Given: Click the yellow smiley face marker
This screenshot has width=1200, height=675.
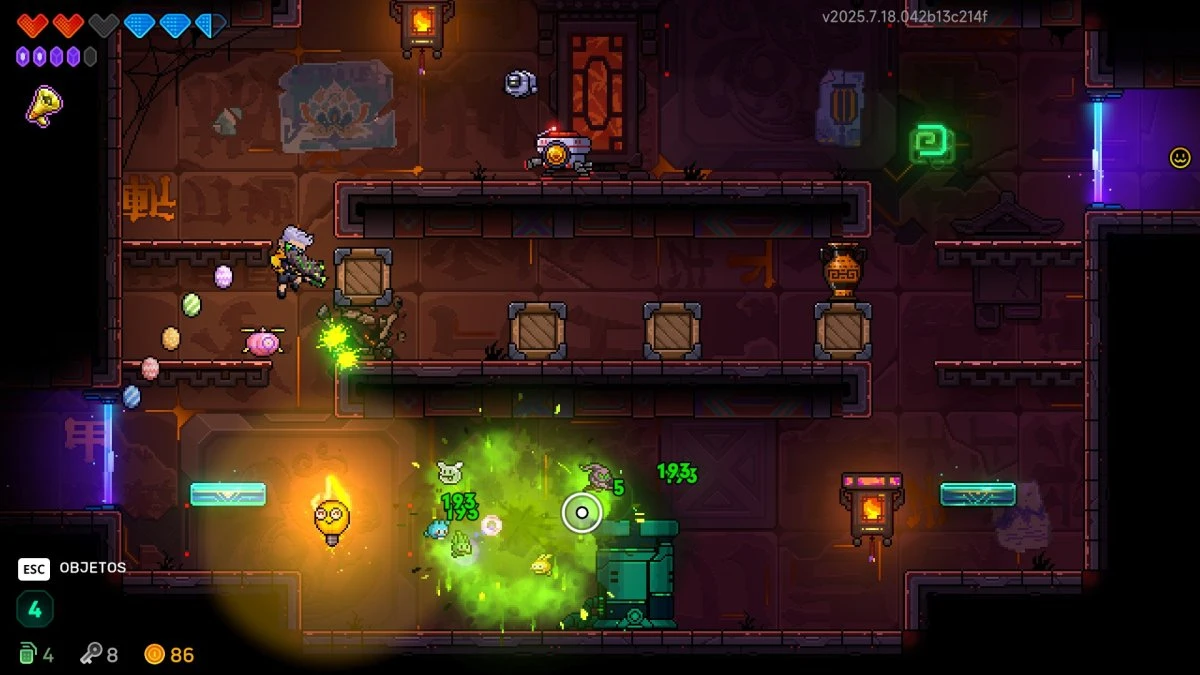Looking at the screenshot, I should 1180,157.
